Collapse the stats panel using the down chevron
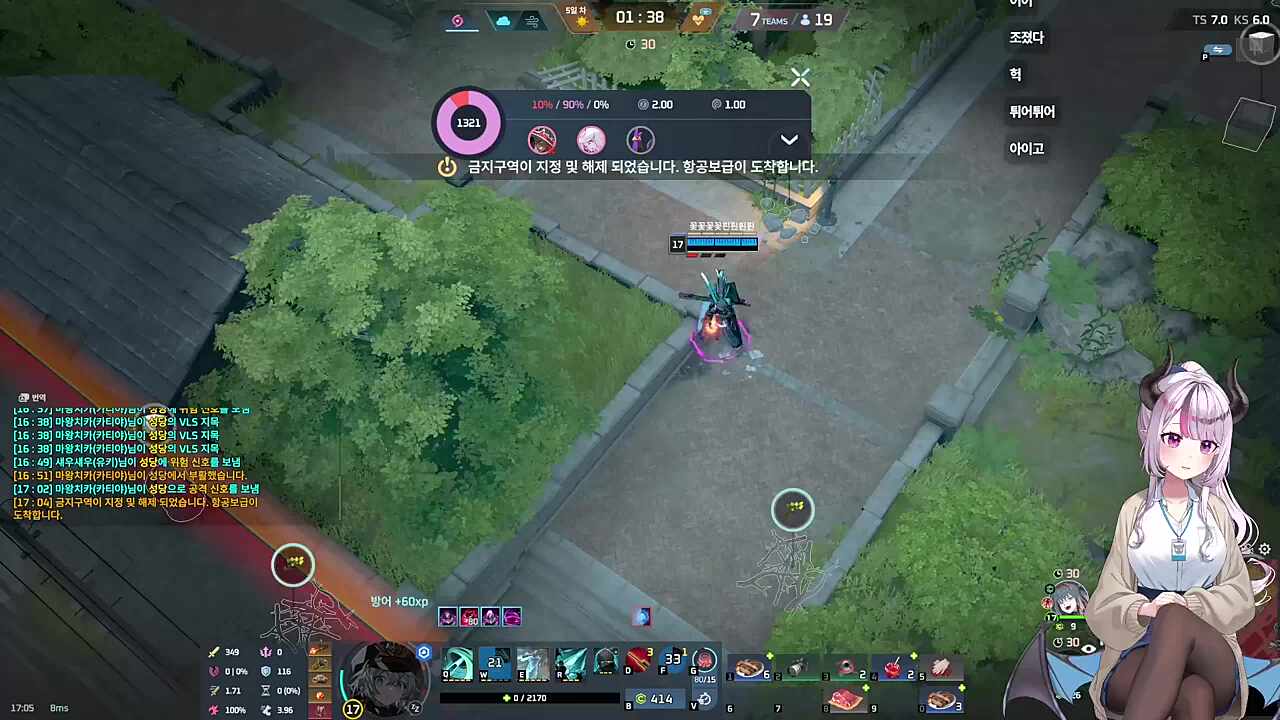The height and width of the screenshot is (720, 1280). (789, 140)
